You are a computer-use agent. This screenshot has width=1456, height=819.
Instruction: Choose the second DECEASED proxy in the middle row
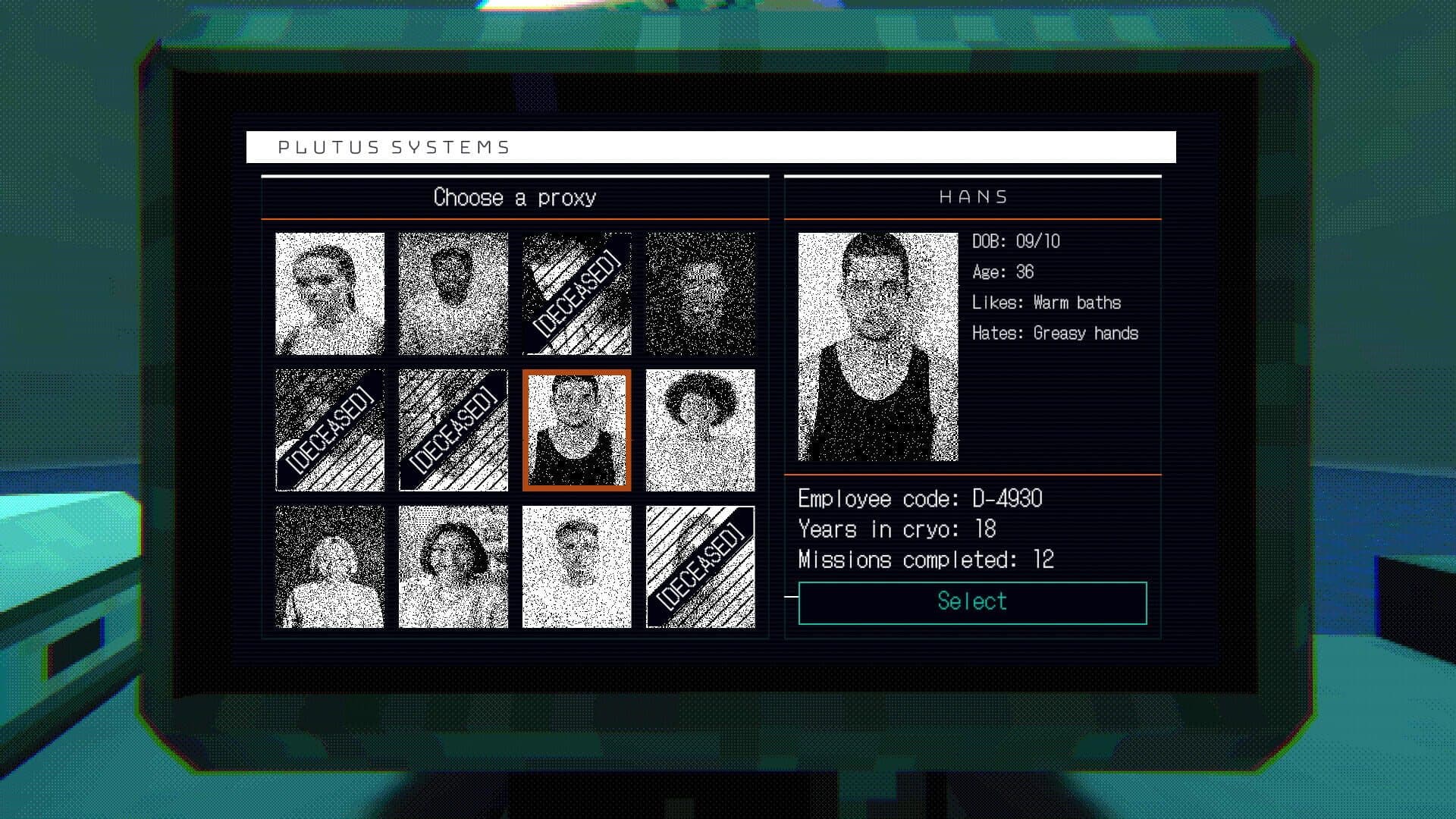(x=453, y=430)
